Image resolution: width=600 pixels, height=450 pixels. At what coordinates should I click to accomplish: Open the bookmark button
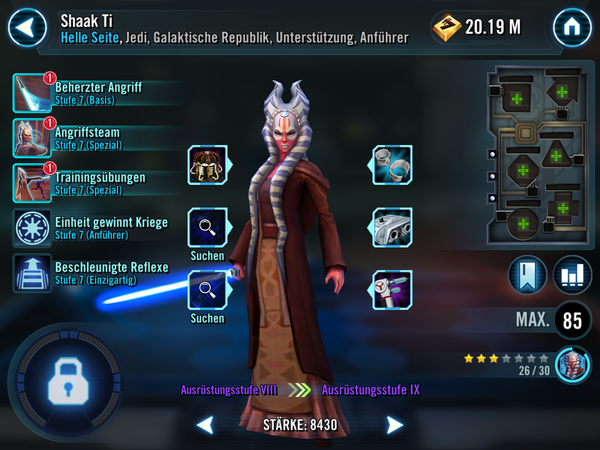click(527, 275)
